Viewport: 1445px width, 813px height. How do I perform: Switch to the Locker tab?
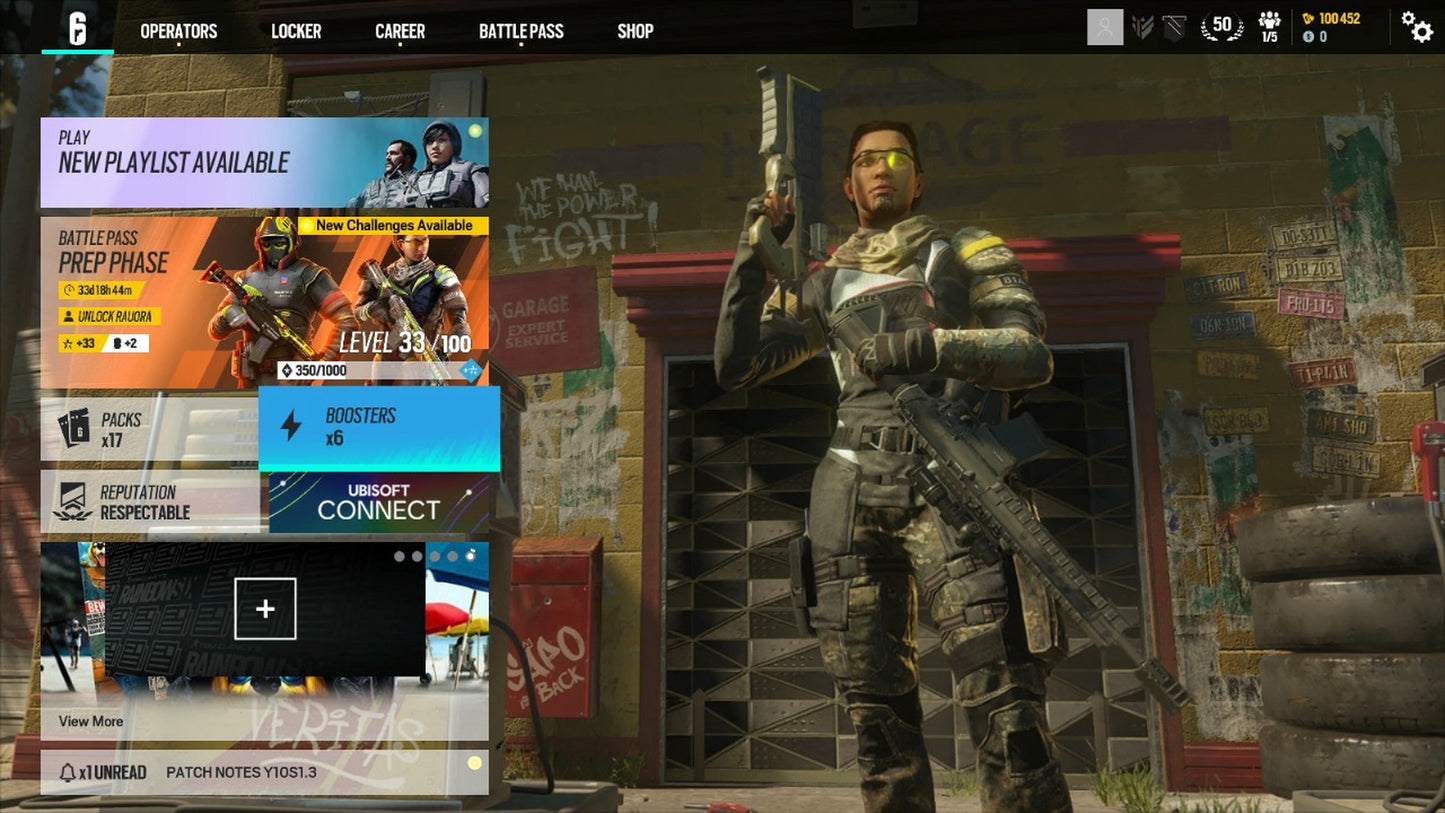pos(296,31)
